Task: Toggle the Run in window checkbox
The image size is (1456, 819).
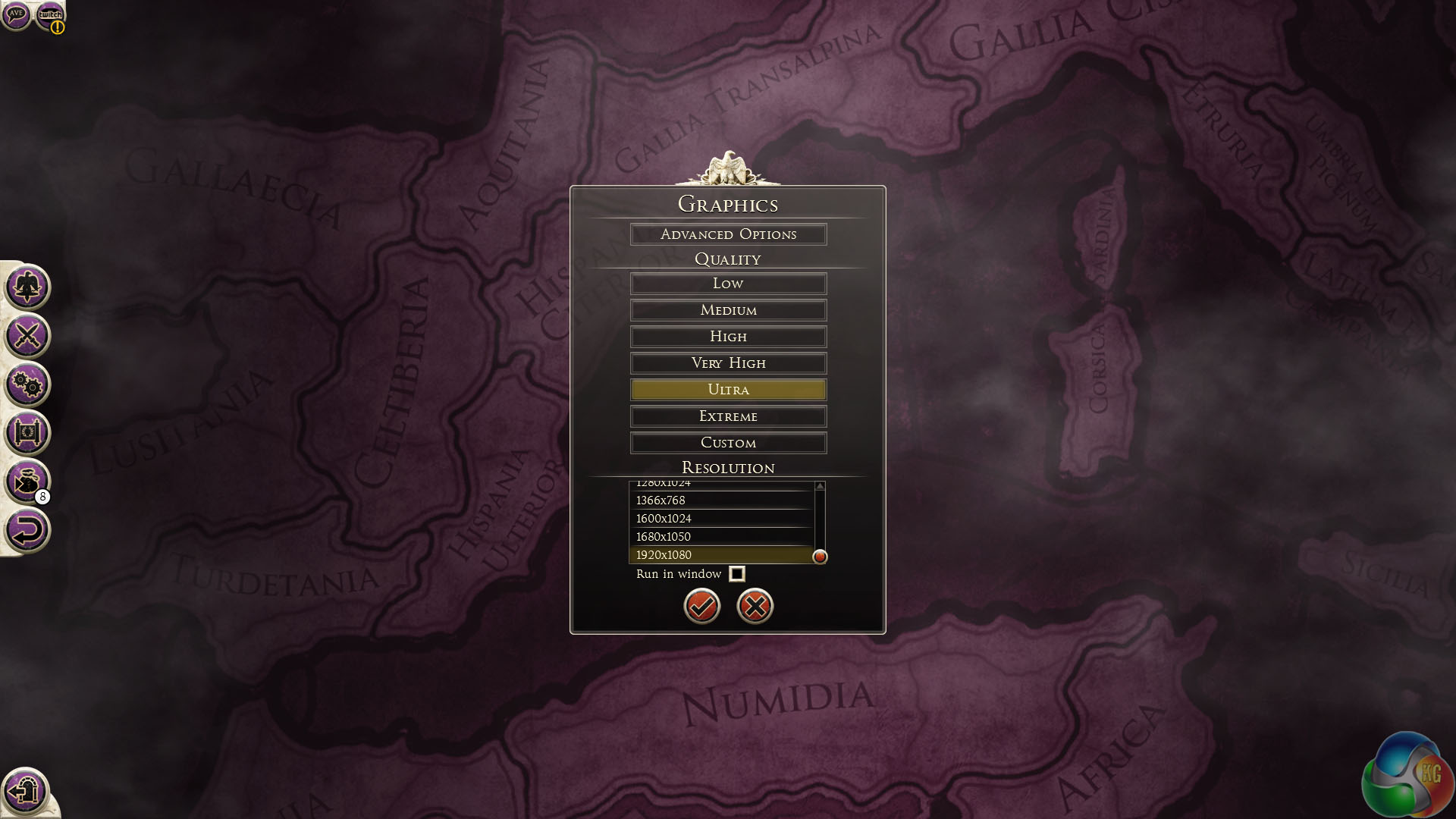Action: point(736,574)
